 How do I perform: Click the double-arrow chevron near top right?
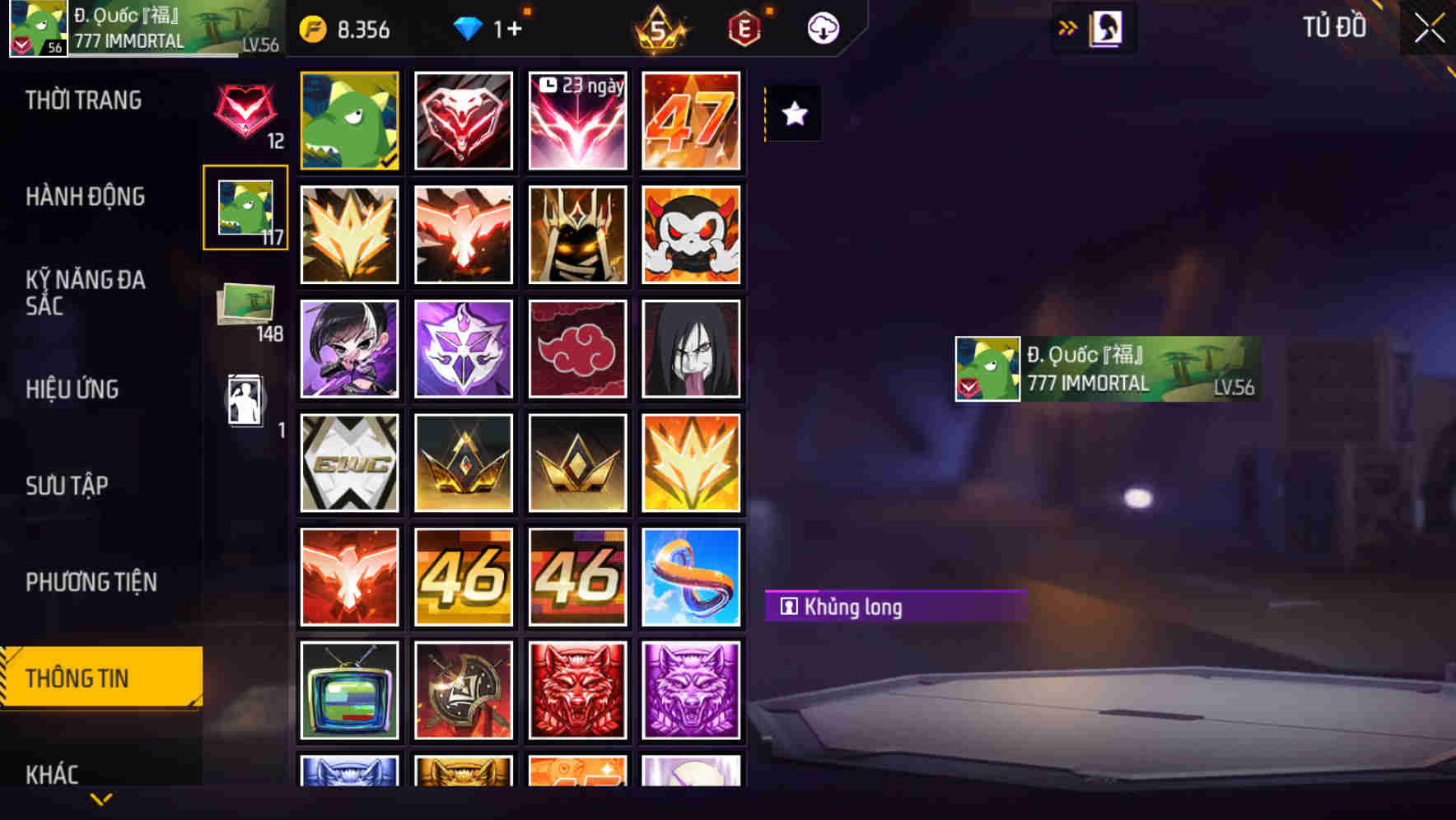[1068, 27]
